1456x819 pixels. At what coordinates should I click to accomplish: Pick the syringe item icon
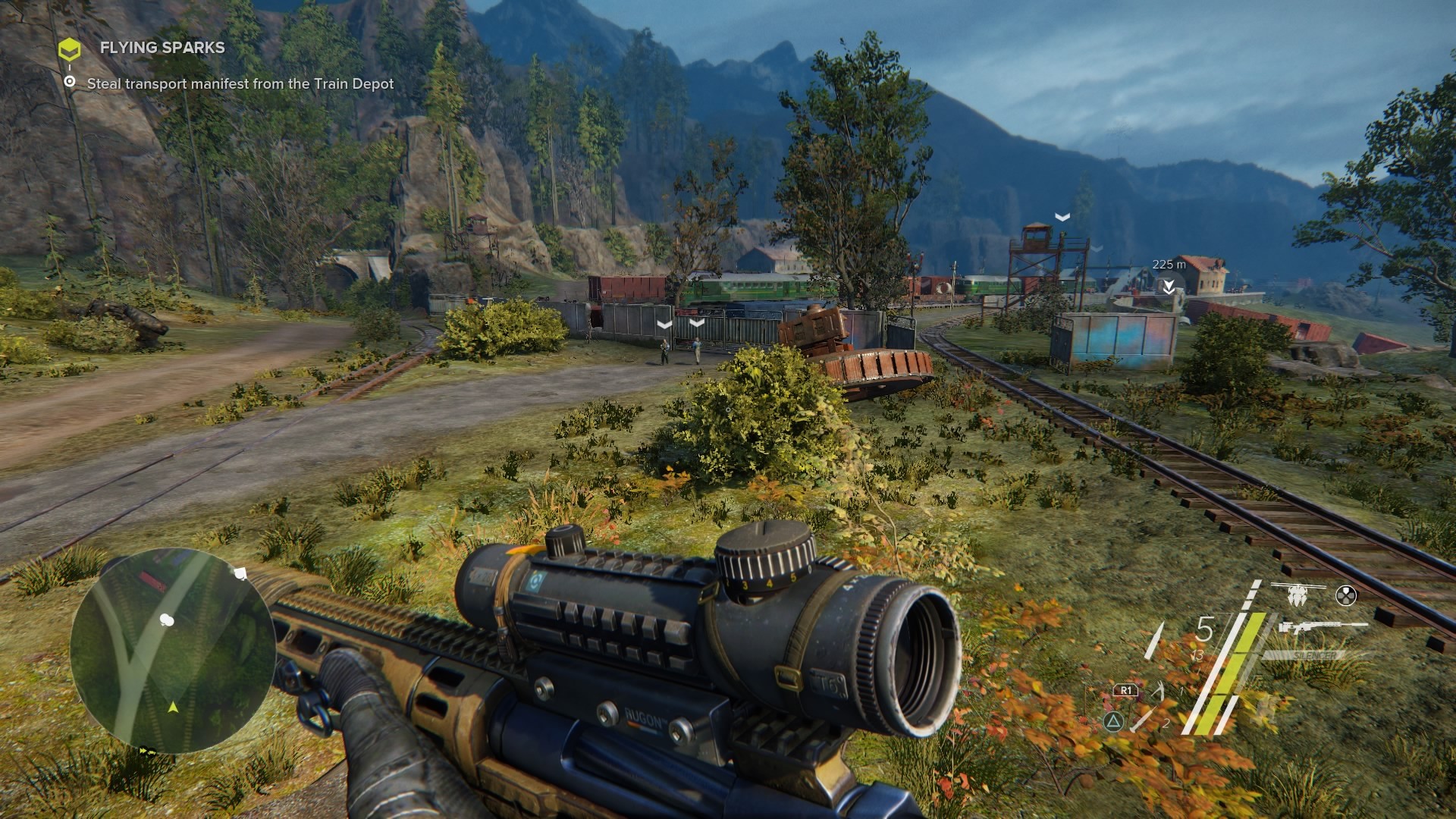(x=1143, y=720)
